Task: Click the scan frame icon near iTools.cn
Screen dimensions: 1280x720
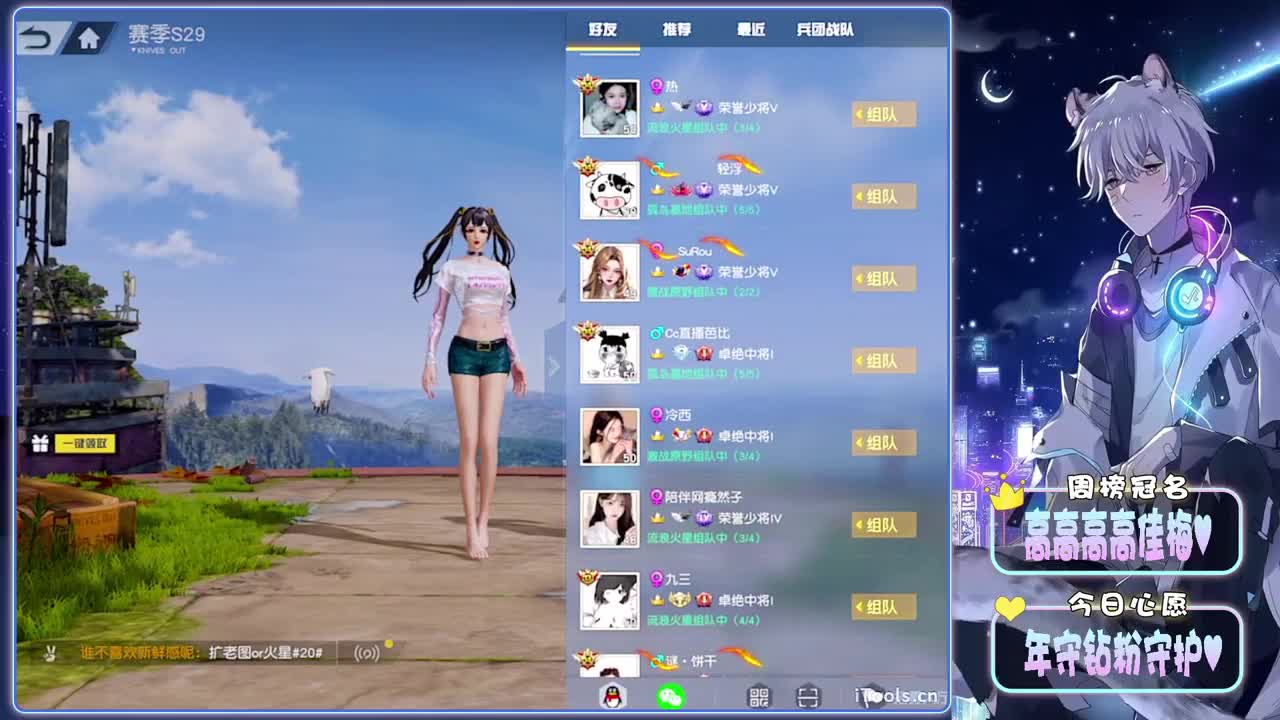Action: 806,695
